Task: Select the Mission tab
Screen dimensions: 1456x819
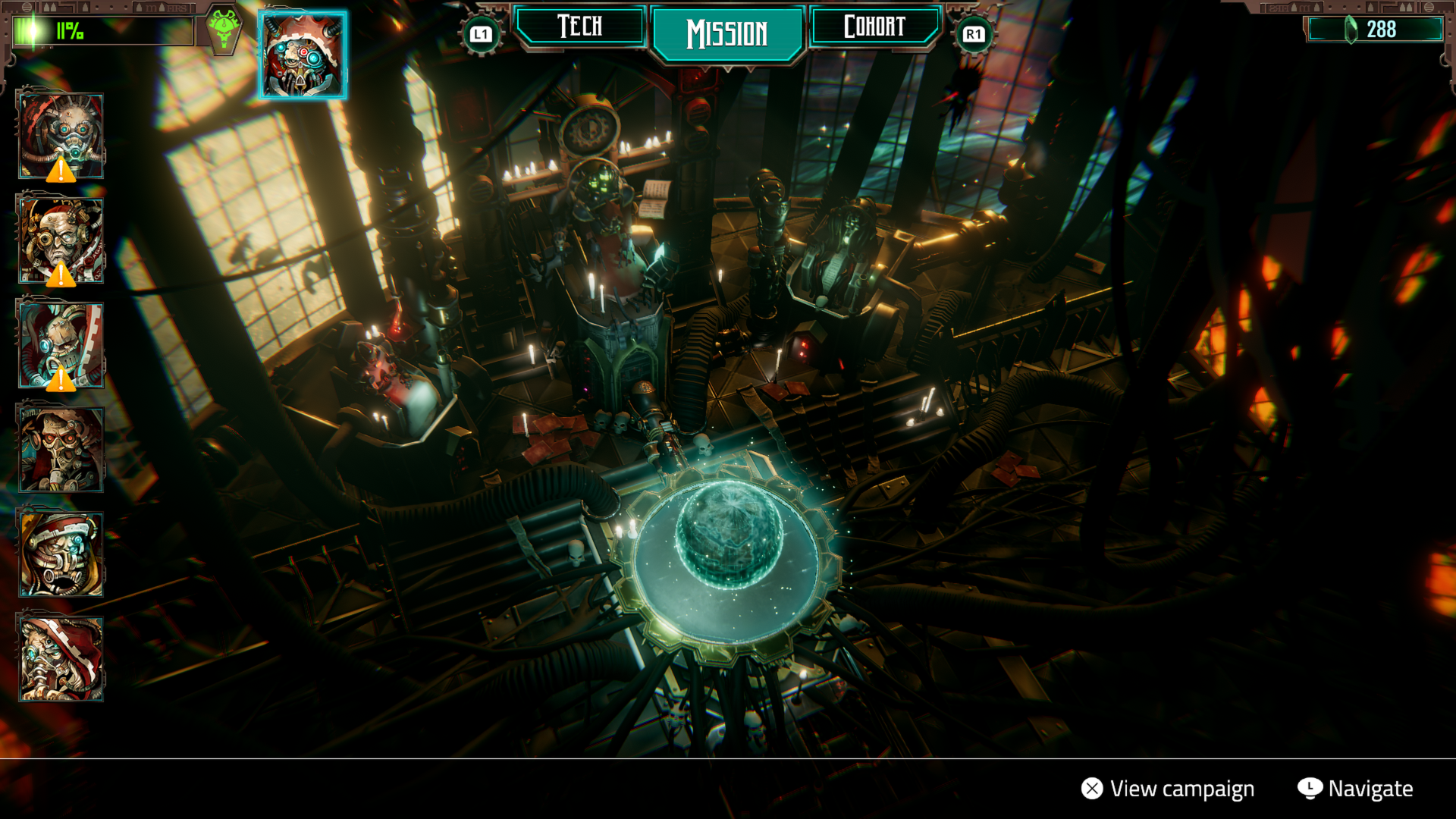Action: [x=727, y=33]
